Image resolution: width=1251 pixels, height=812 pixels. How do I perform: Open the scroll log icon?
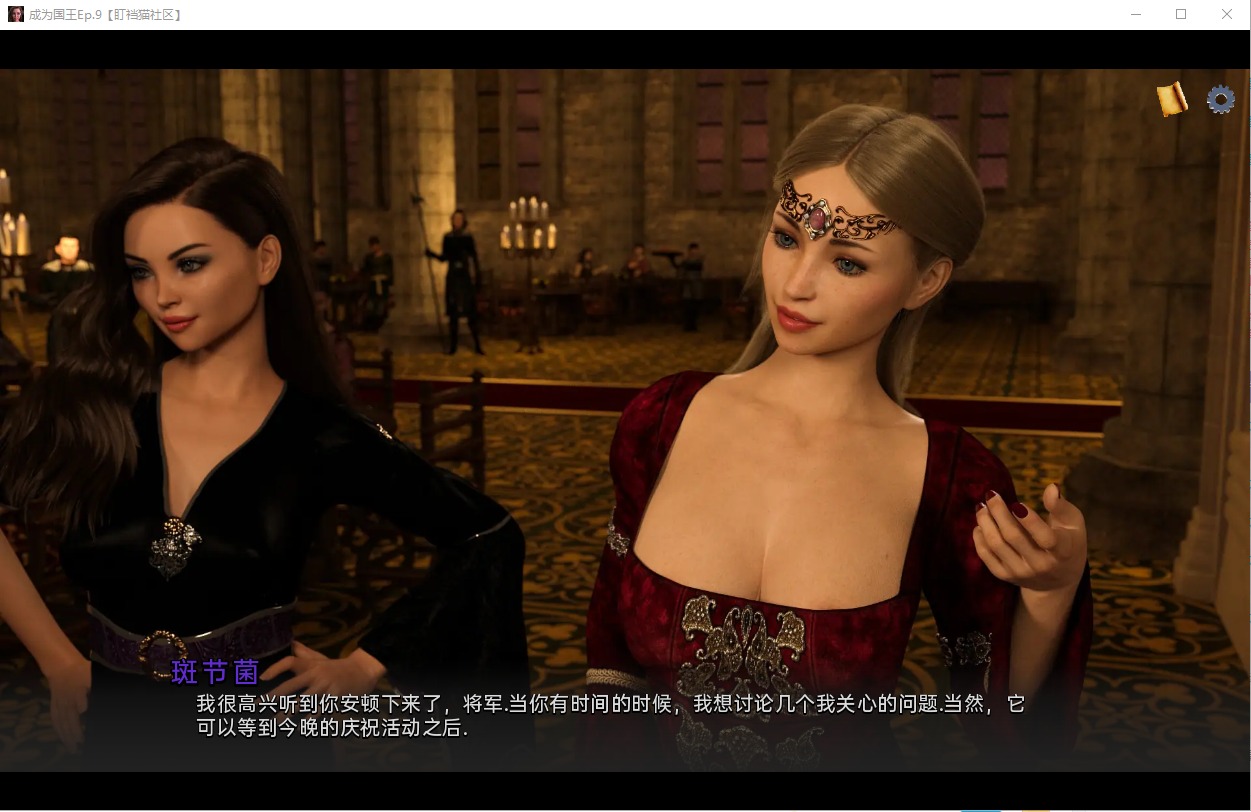[x=1172, y=98]
